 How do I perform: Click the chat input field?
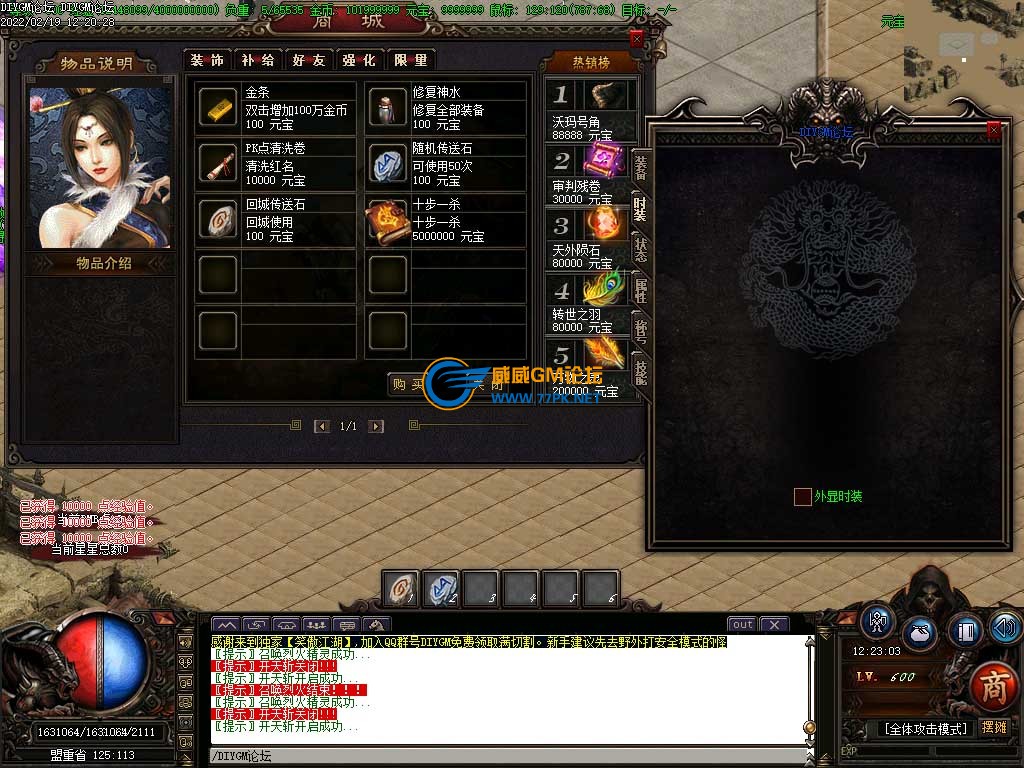pos(500,756)
